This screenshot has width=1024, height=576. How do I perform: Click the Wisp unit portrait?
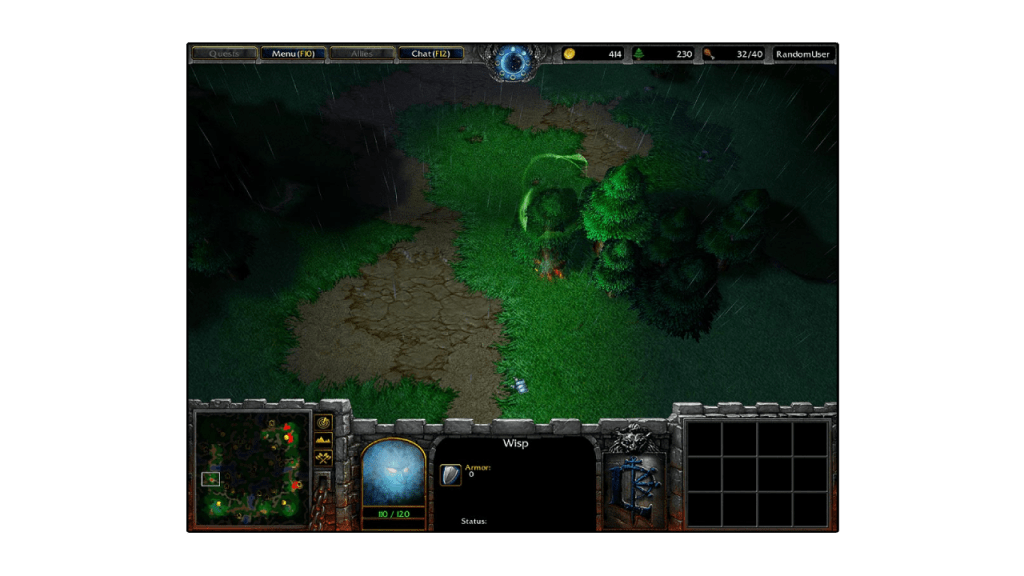[393, 472]
